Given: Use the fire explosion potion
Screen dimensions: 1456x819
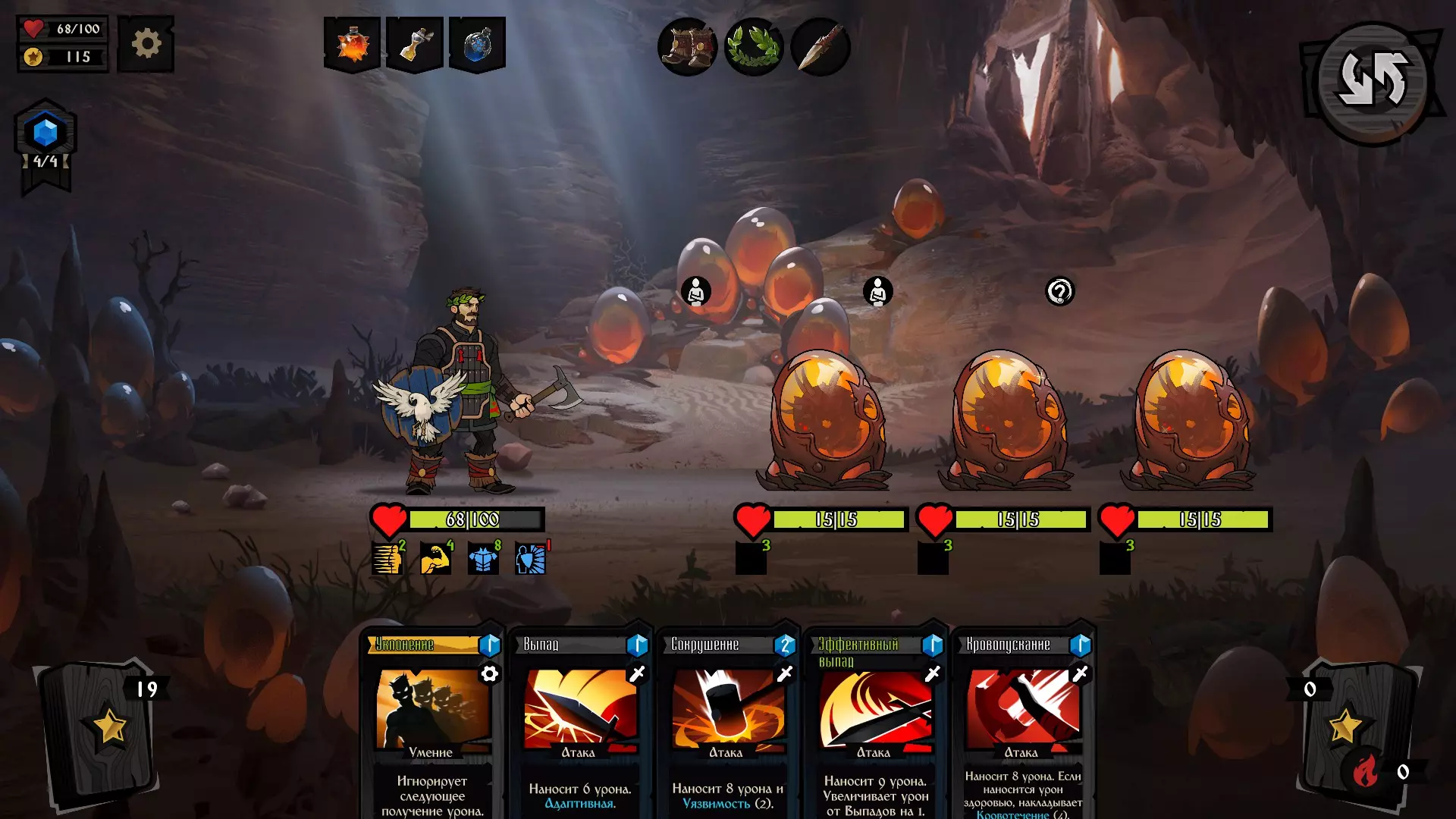Looking at the screenshot, I should click(352, 44).
